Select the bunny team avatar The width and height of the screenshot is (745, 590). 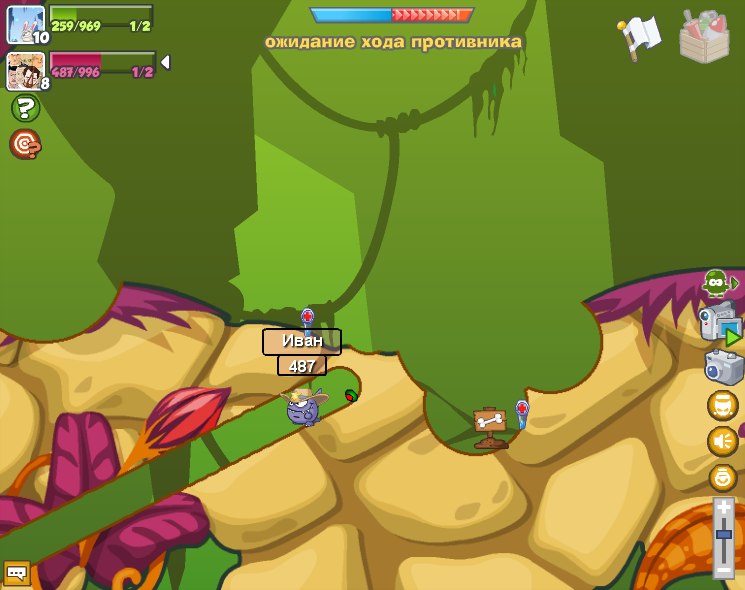coord(25,24)
